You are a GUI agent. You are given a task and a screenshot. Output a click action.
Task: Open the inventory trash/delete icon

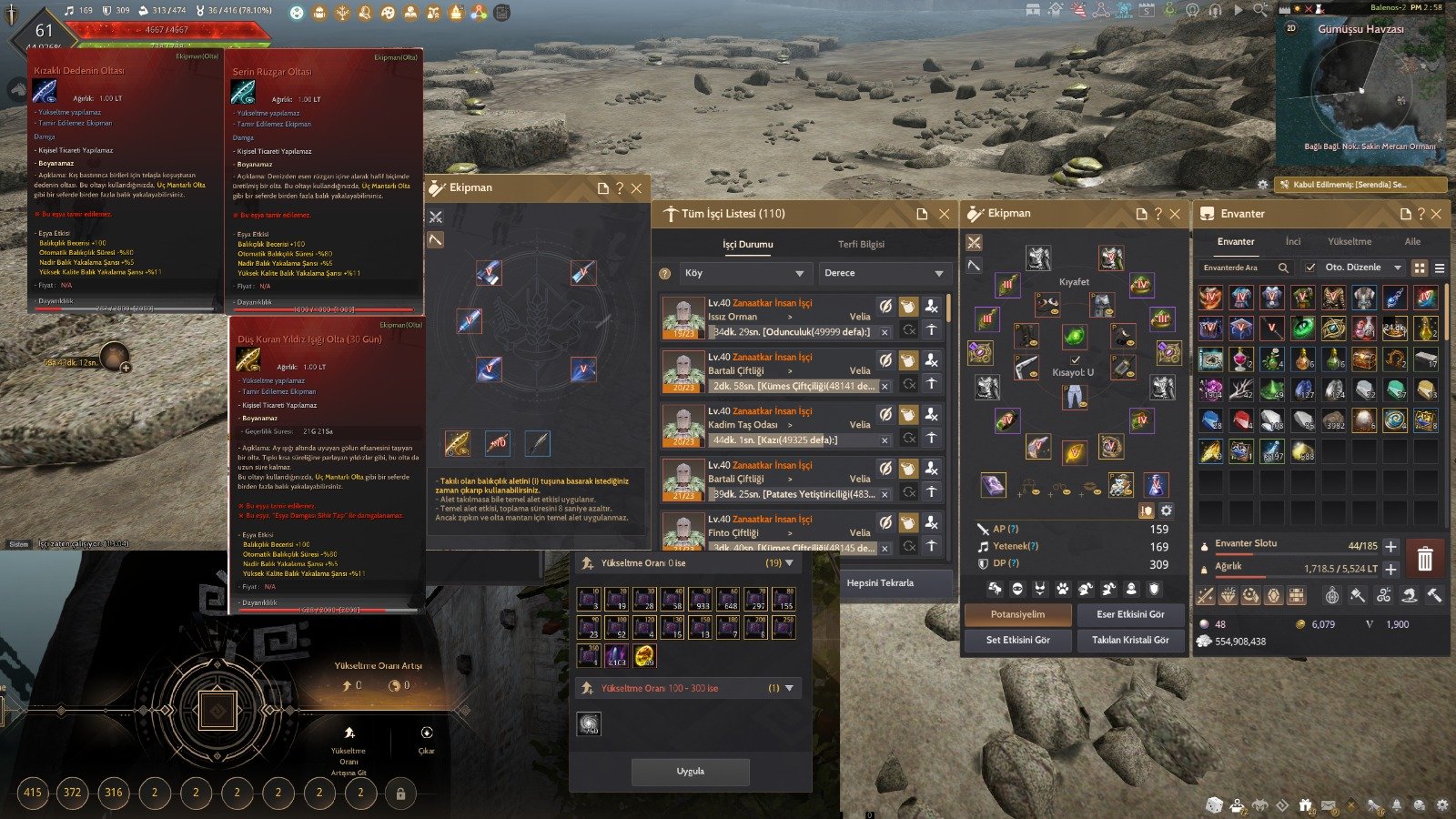pyautogui.click(x=1425, y=559)
